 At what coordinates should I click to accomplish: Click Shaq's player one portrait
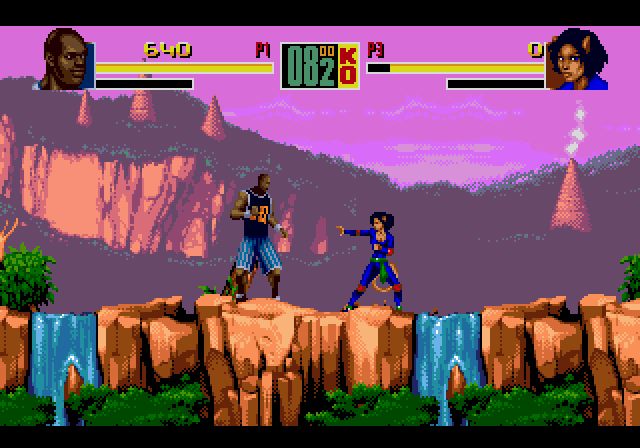(68, 60)
